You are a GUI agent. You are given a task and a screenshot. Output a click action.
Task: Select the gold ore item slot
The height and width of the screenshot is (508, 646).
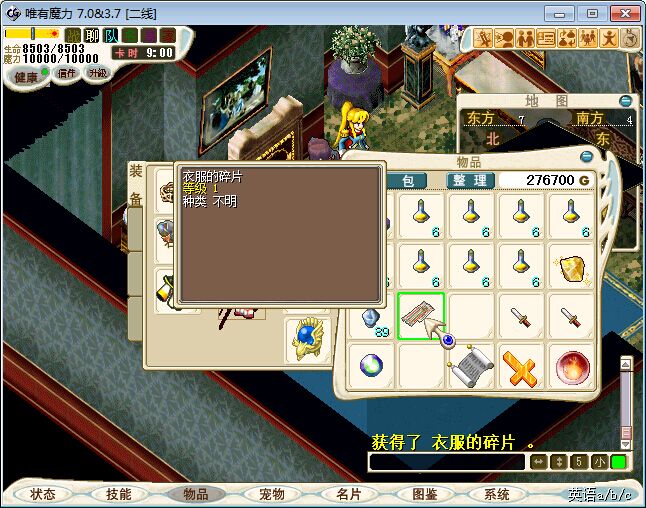click(x=571, y=267)
